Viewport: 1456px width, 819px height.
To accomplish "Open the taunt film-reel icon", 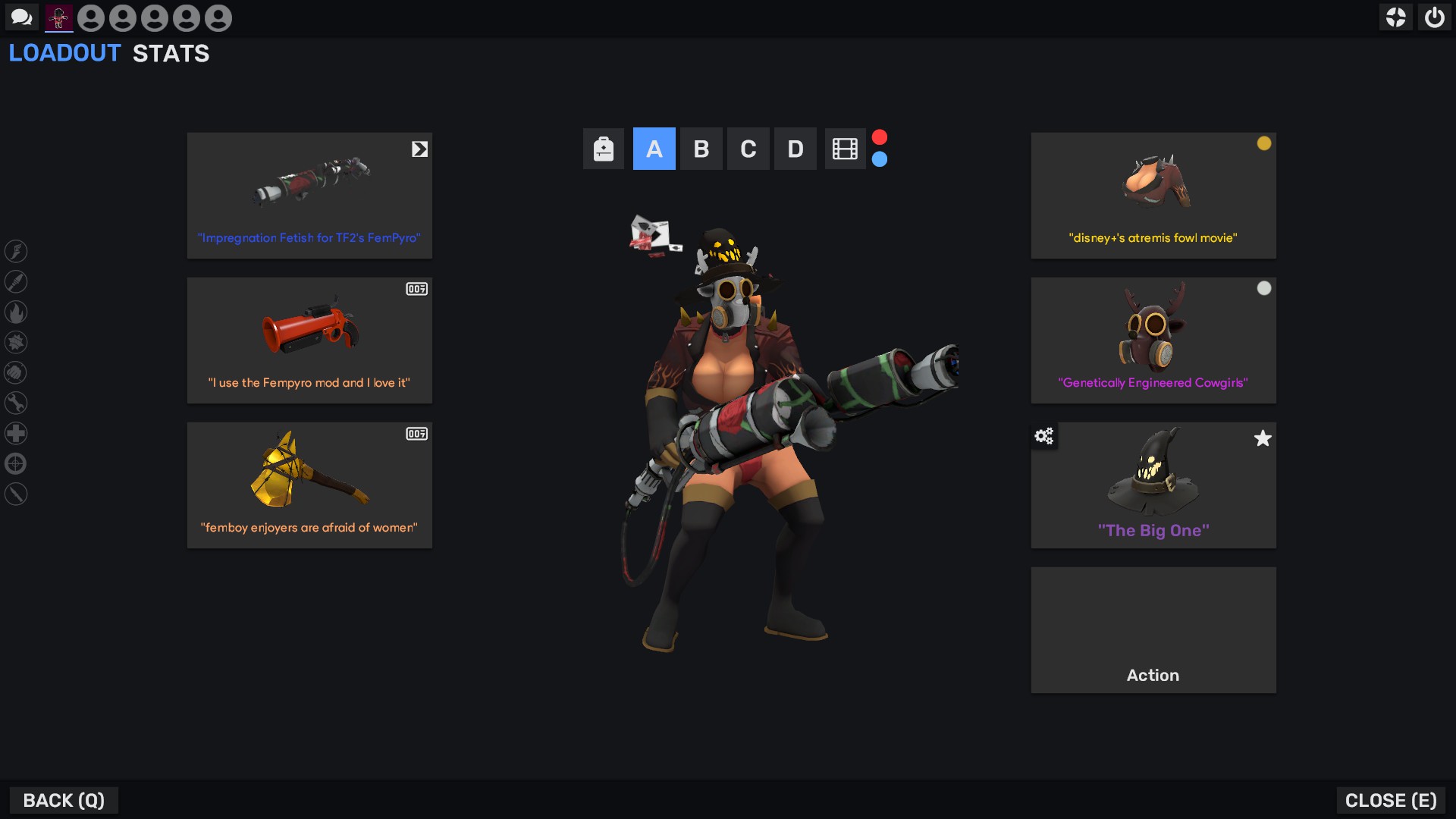I will [x=844, y=149].
